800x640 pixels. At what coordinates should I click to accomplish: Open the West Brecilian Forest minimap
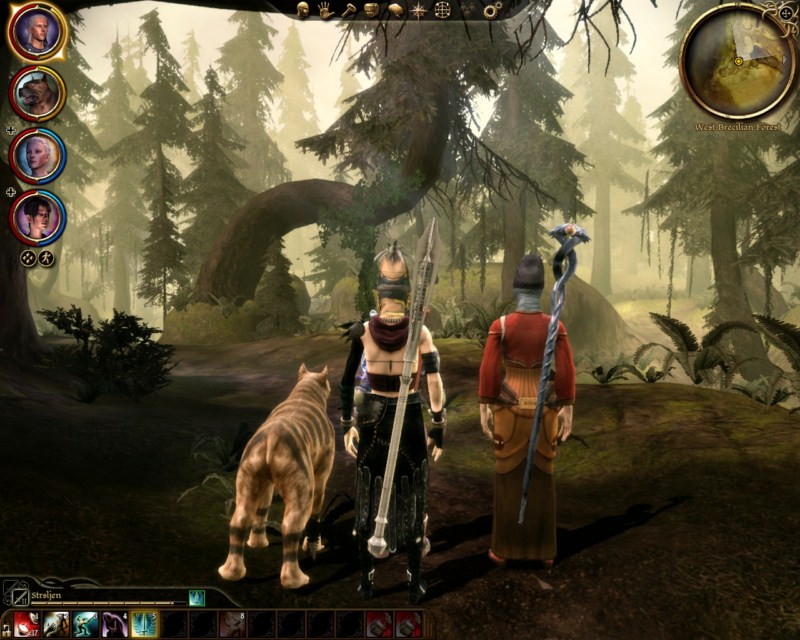pos(738,60)
